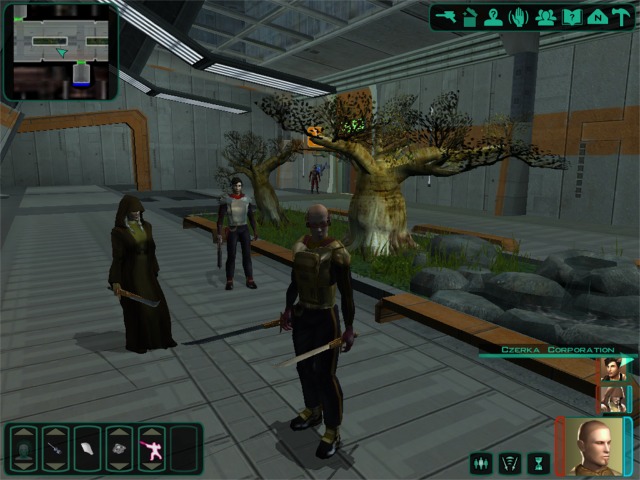Screen dimensions: 640x480
Task: Open the inventory box icon
Action: pyautogui.click(x=470, y=16)
